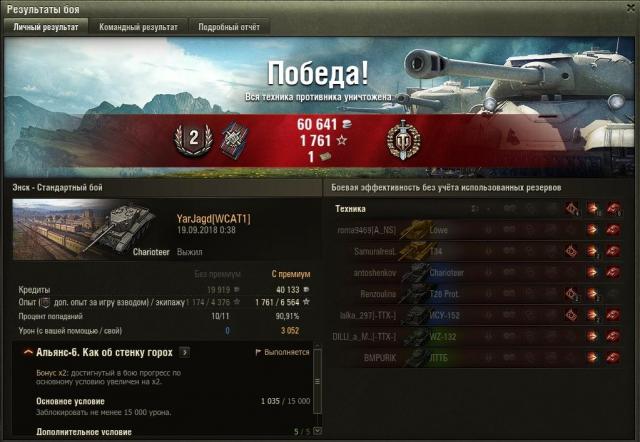Open mission details arrow next to Альянс-6 title
Viewport: 640px width, 442px height.
184,353
